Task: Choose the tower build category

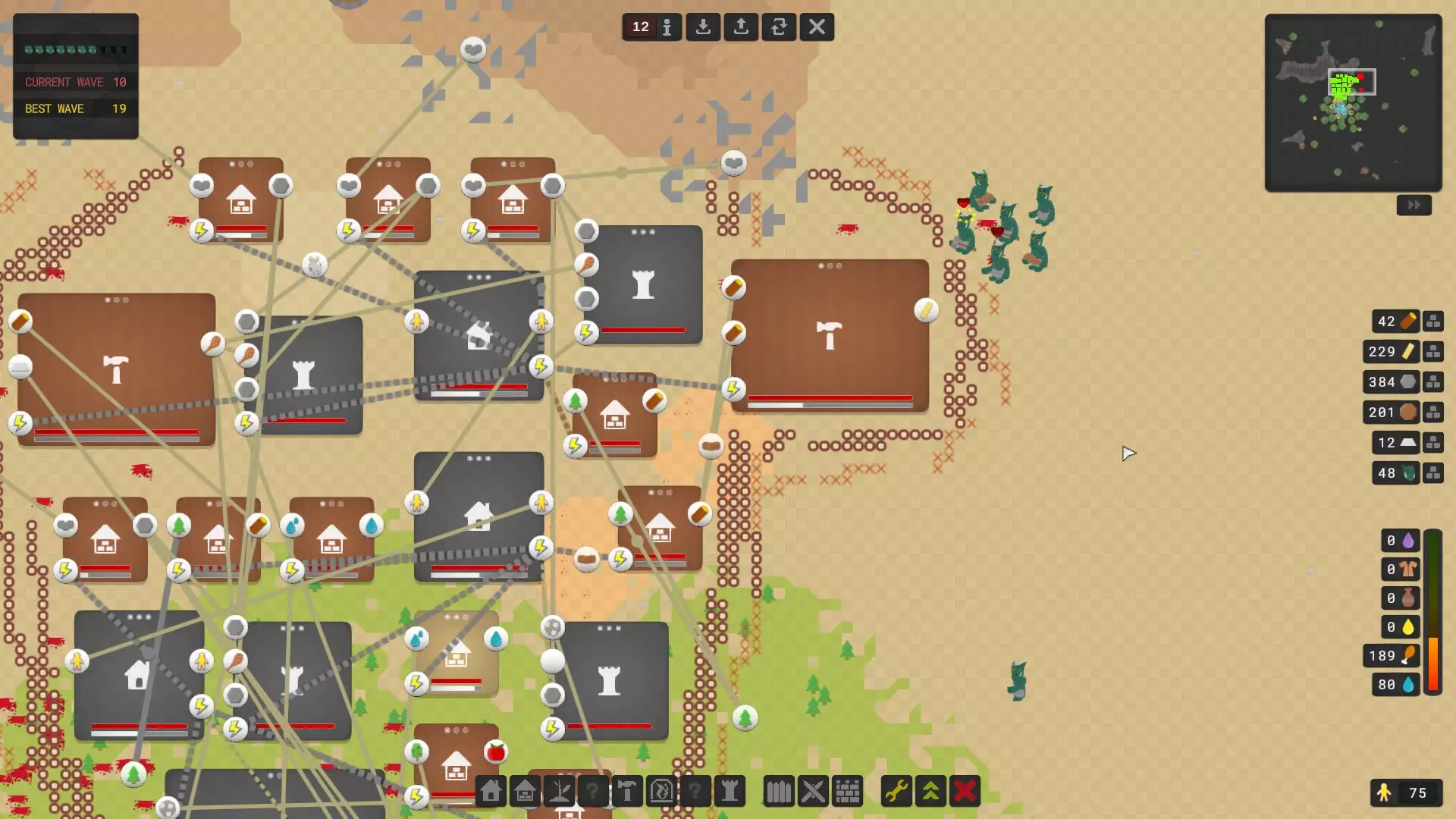Action: [x=730, y=792]
